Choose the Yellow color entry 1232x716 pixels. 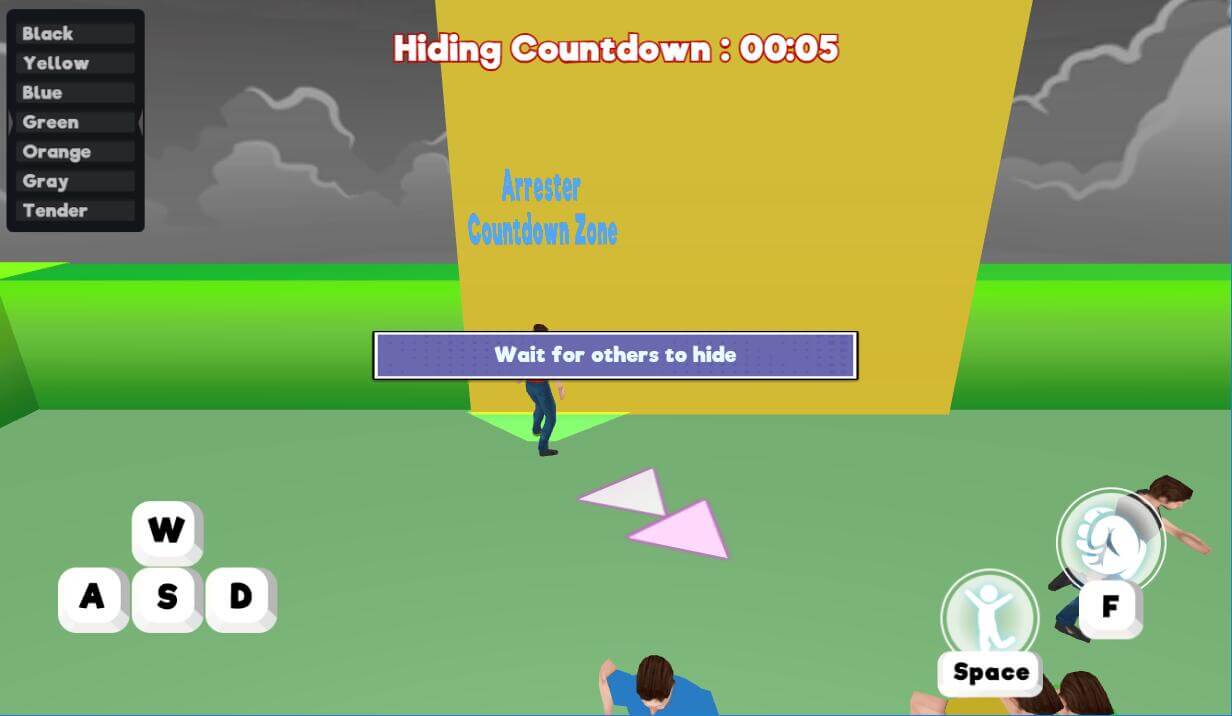[x=75, y=63]
